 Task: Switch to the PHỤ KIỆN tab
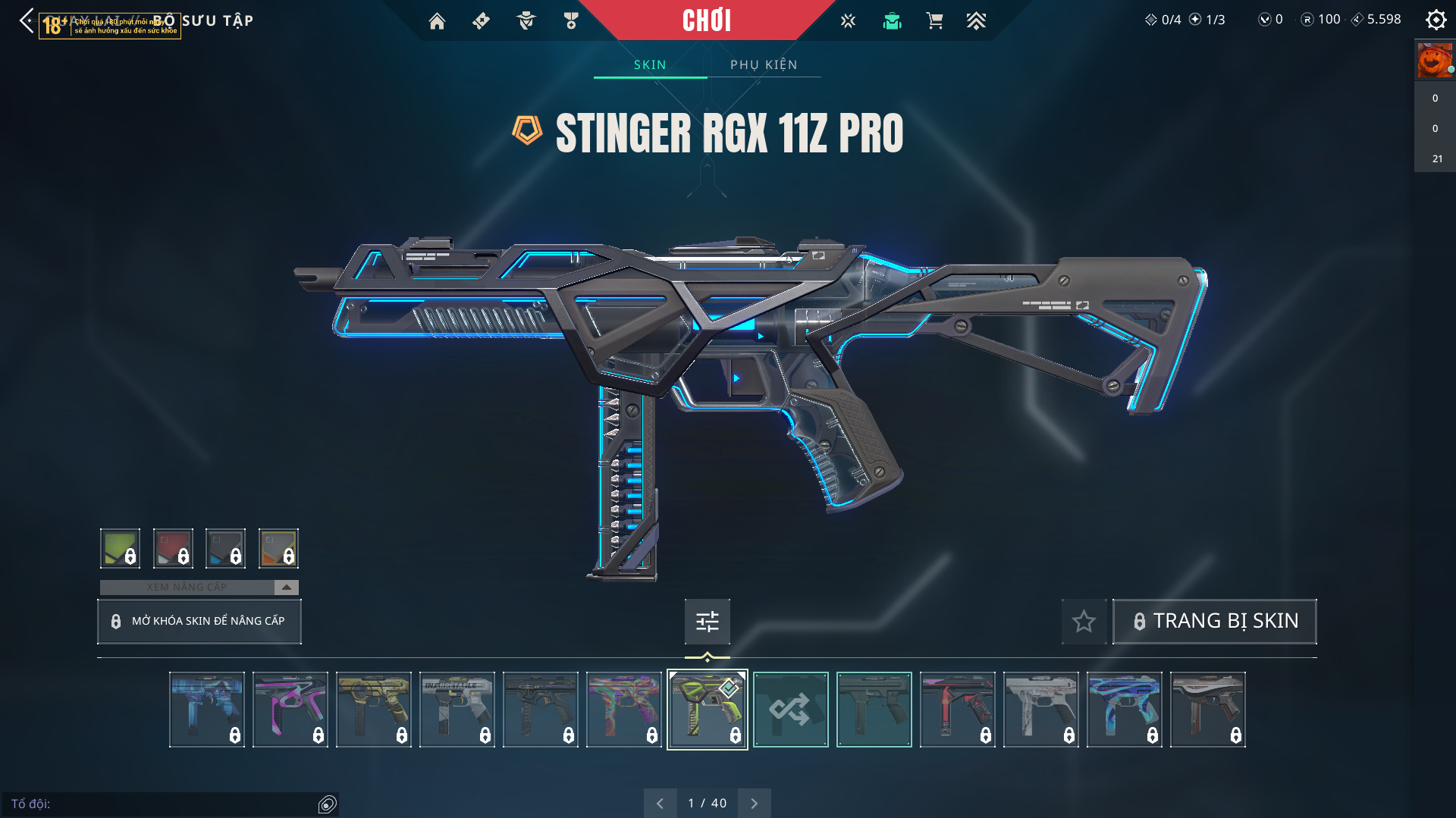coord(764,64)
